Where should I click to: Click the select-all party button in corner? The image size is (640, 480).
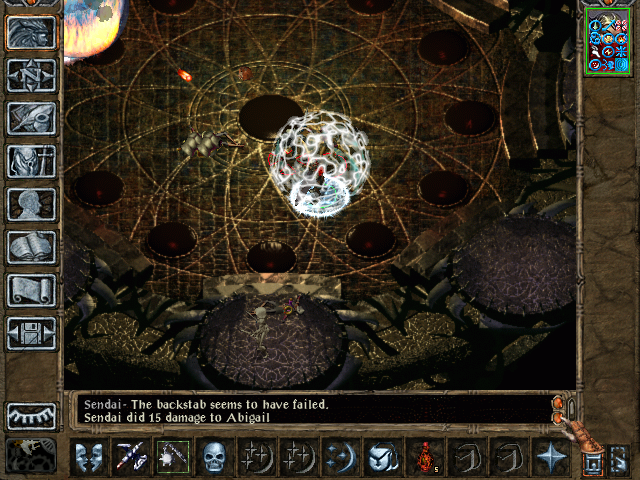pyautogui.click(x=618, y=458)
